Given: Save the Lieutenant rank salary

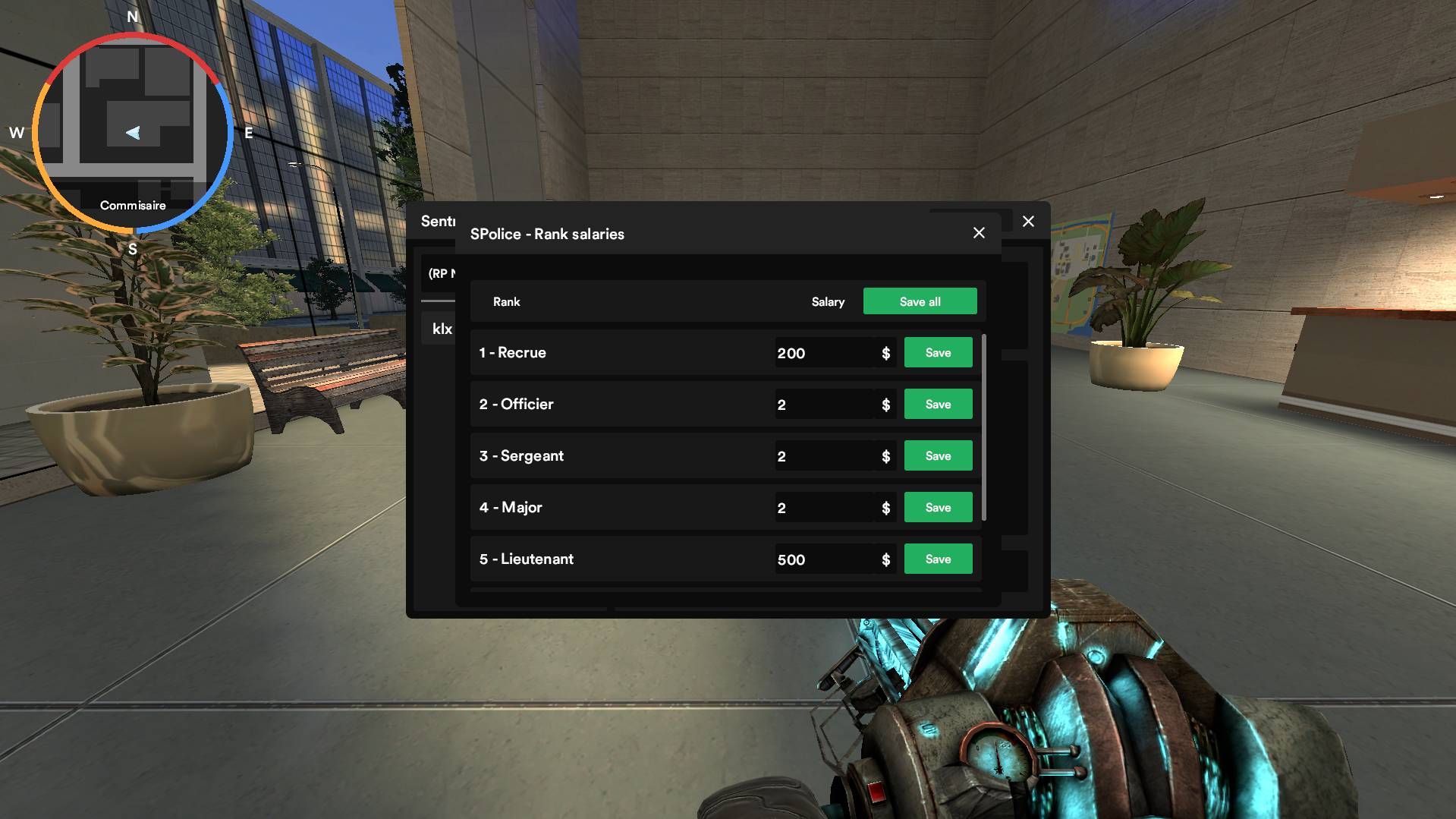Looking at the screenshot, I should (x=938, y=559).
